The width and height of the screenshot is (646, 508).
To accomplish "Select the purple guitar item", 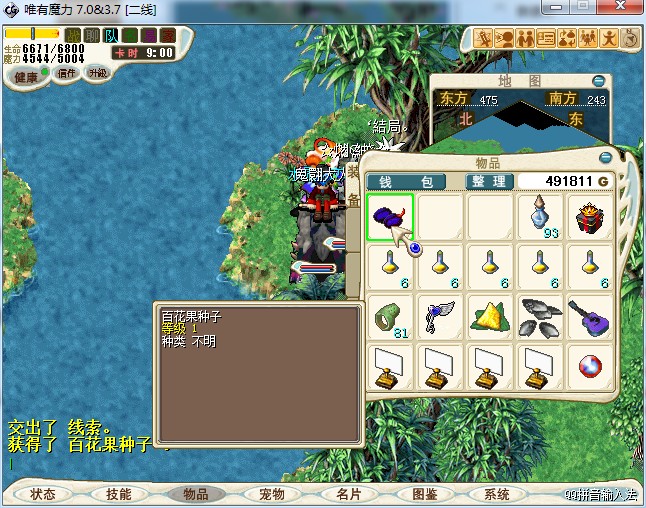I will pyautogui.click(x=591, y=318).
